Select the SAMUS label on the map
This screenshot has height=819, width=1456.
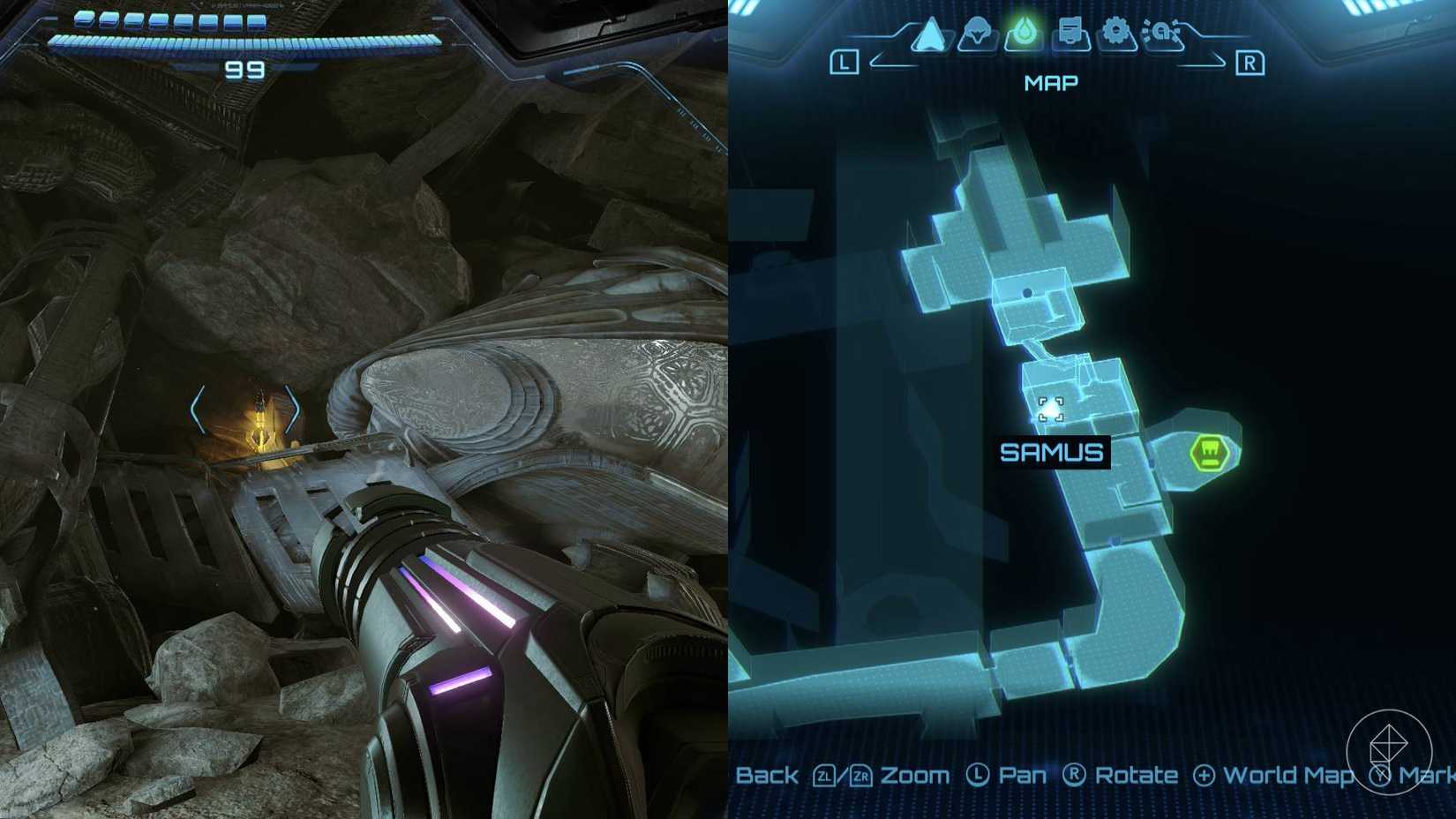pos(1053,452)
